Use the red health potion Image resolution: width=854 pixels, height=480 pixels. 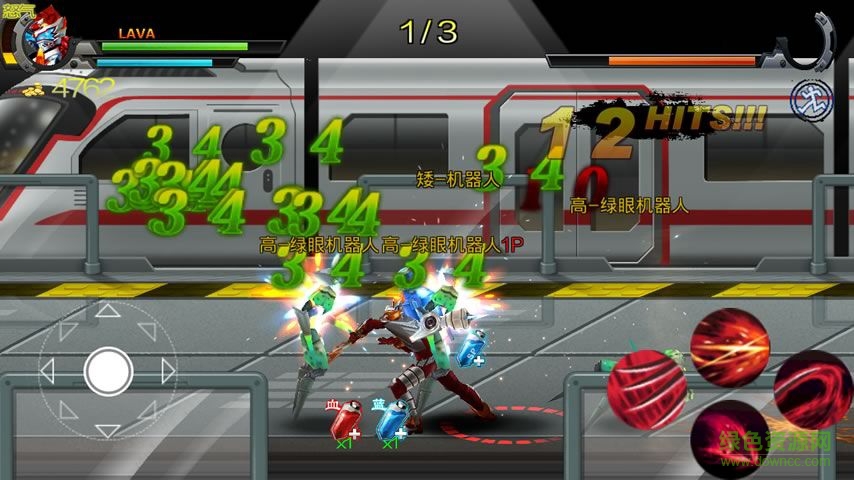[x=345, y=419]
